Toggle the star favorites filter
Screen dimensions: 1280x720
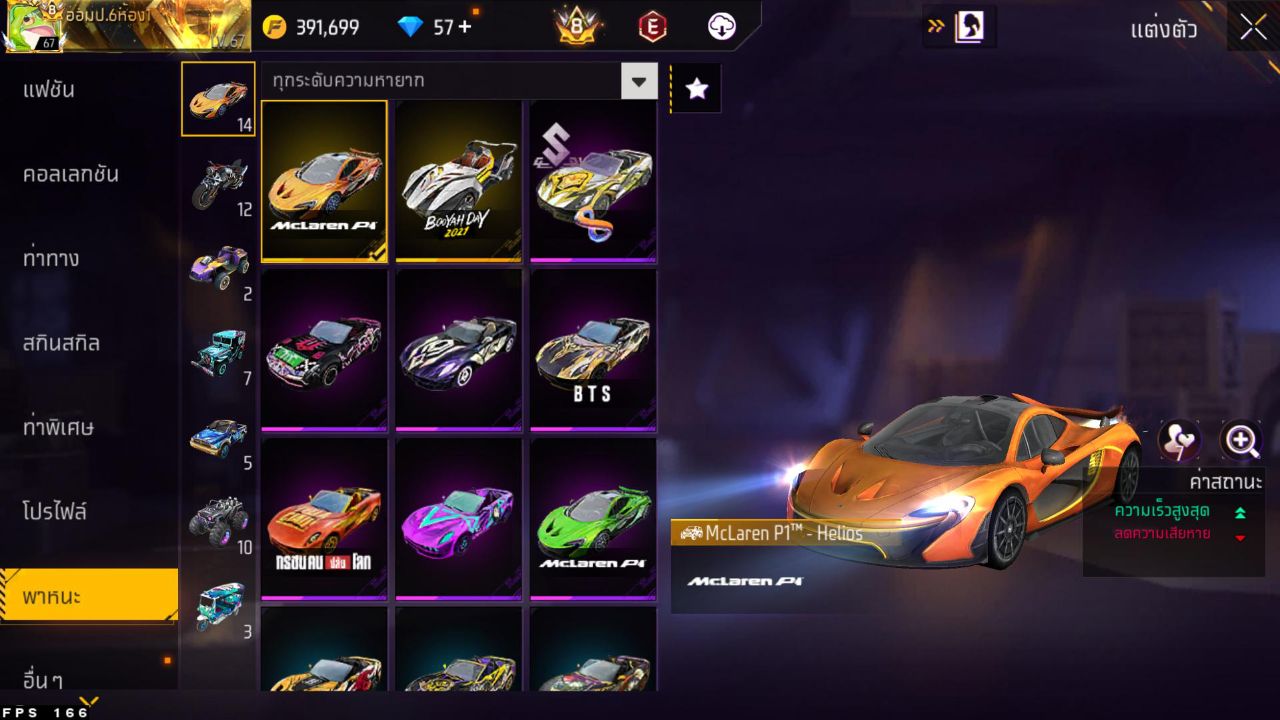[696, 88]
